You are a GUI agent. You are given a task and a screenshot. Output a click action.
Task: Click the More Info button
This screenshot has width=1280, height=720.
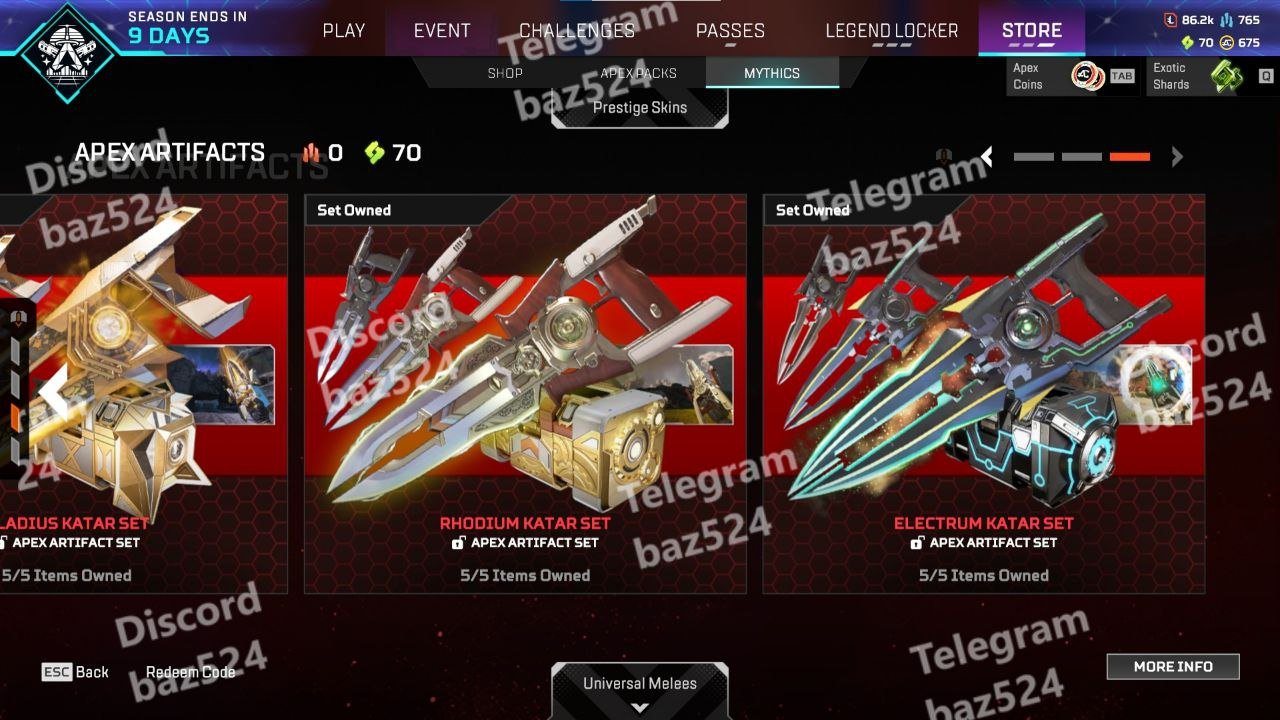click(x=1172, y=666)
